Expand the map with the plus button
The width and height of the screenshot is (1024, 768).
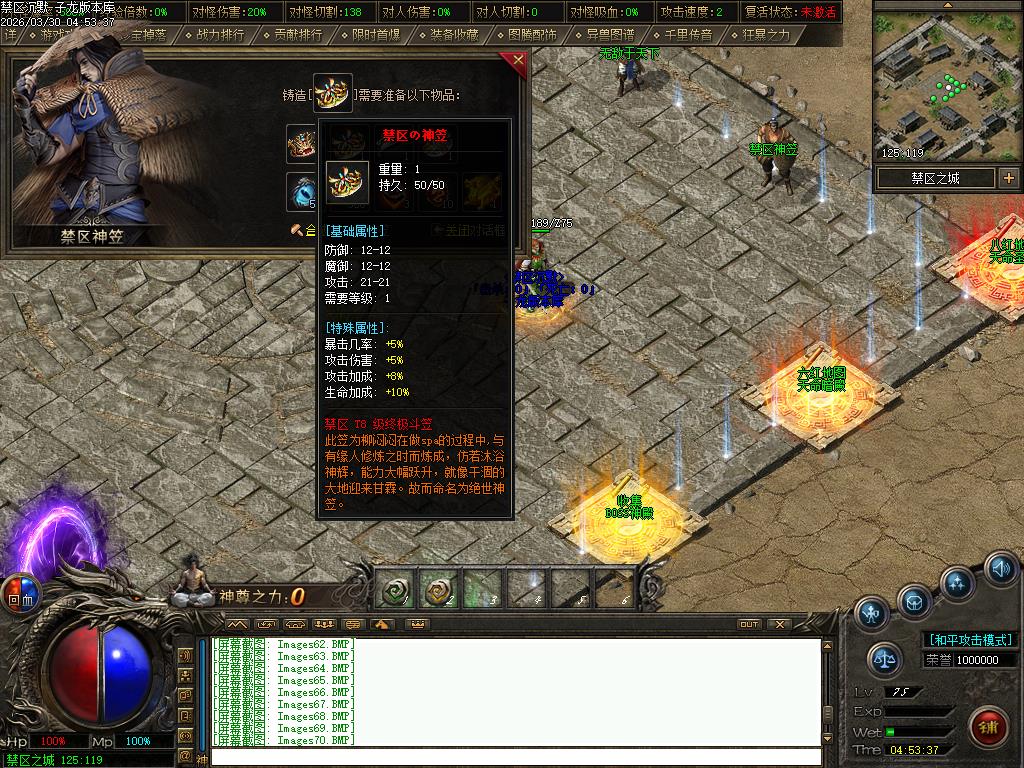(x=1008, y=178)
